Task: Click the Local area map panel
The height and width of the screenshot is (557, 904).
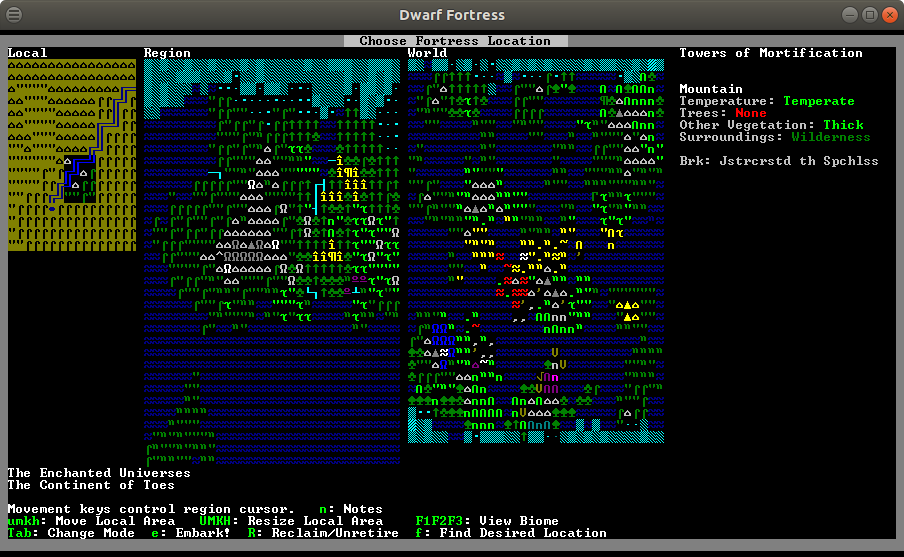Action: [72, 154]
